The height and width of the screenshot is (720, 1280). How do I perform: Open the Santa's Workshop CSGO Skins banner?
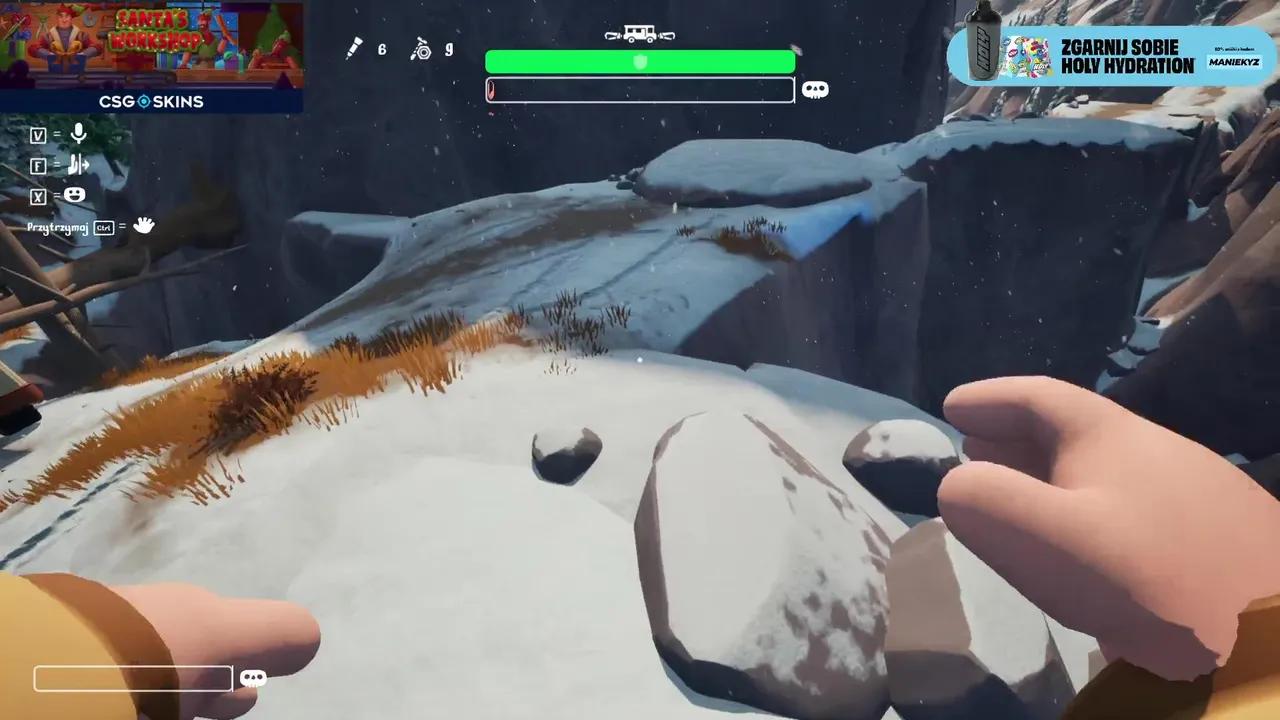pyautogui.click(x=151, y=56)
